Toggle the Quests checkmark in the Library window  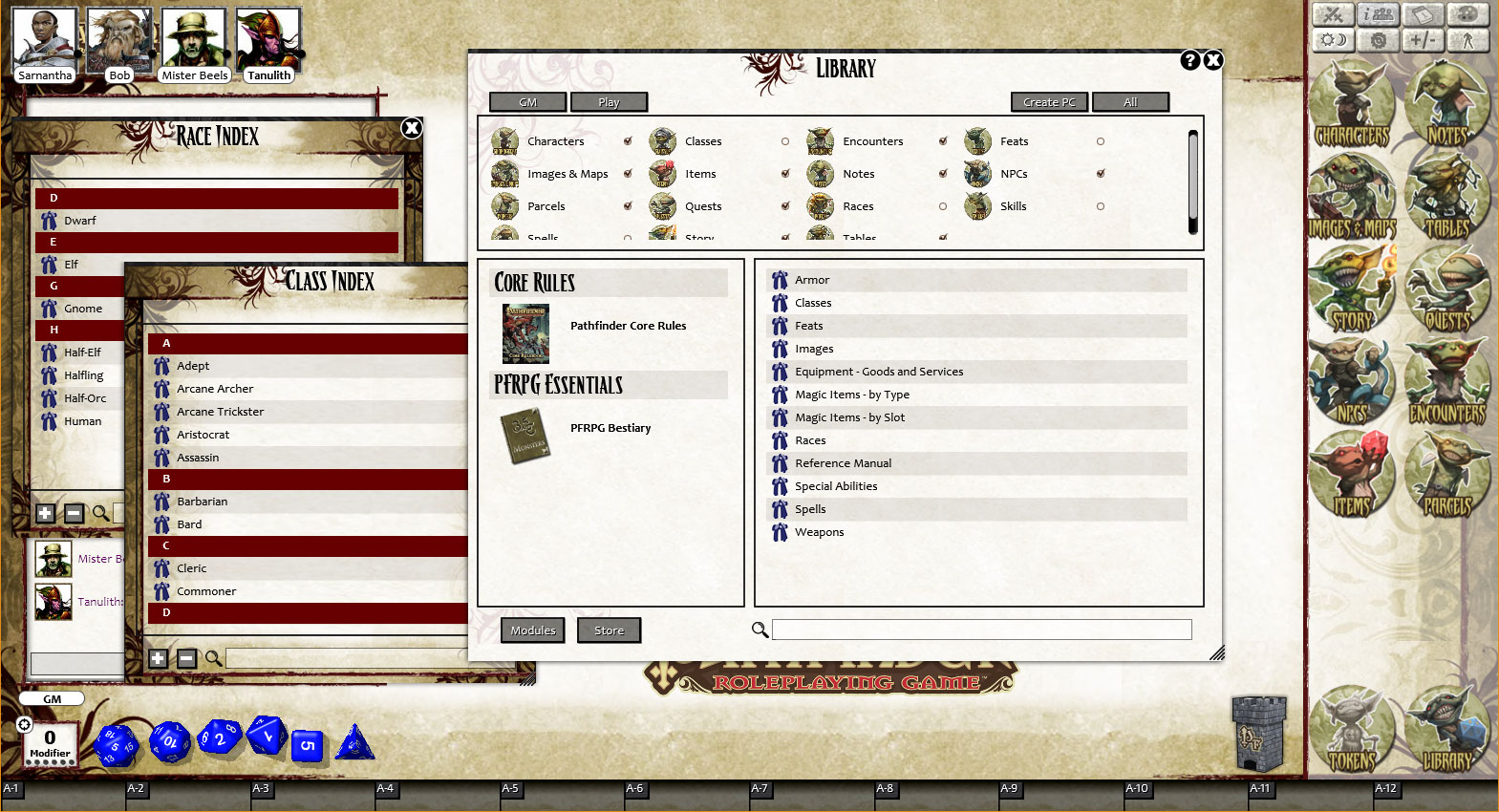pos(784,206)
